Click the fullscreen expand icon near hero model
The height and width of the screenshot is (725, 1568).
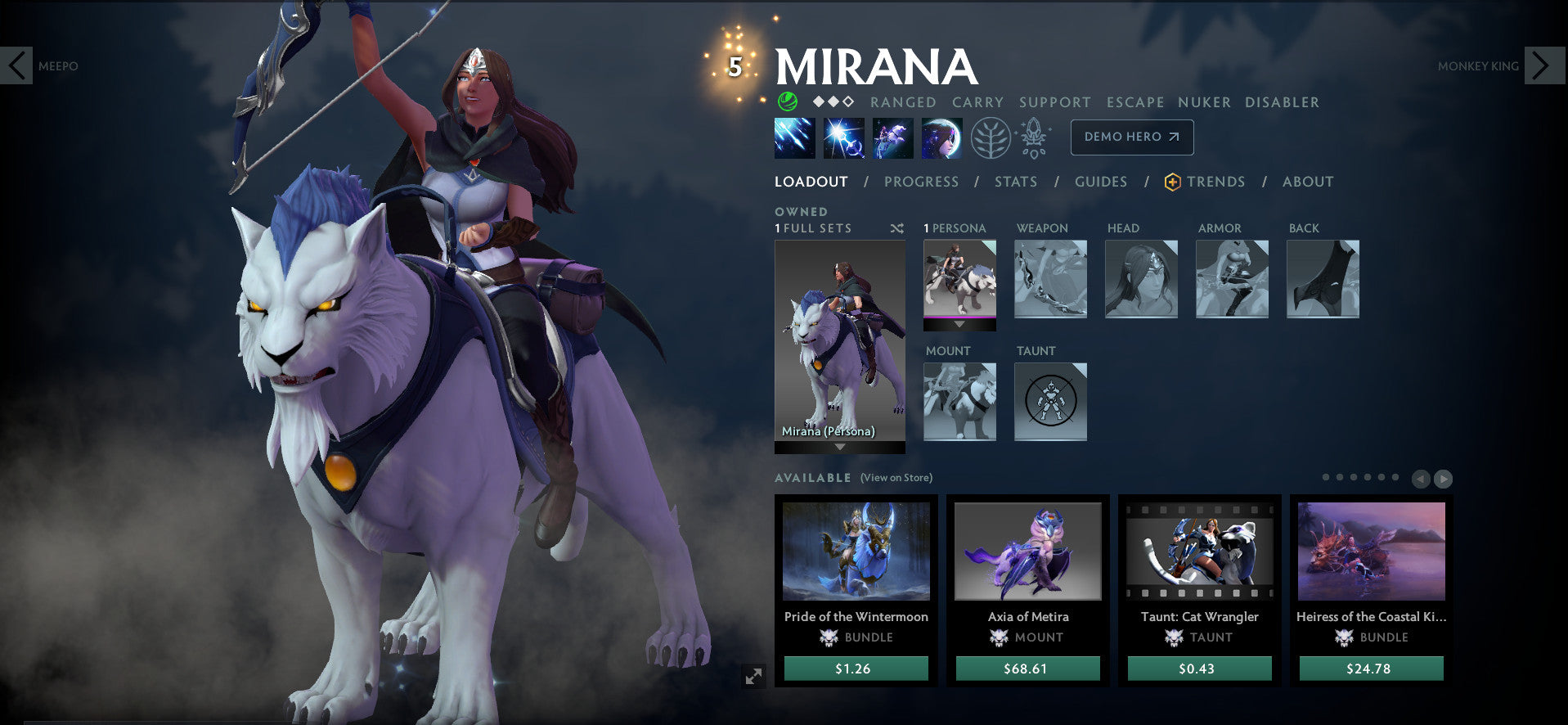755,676
